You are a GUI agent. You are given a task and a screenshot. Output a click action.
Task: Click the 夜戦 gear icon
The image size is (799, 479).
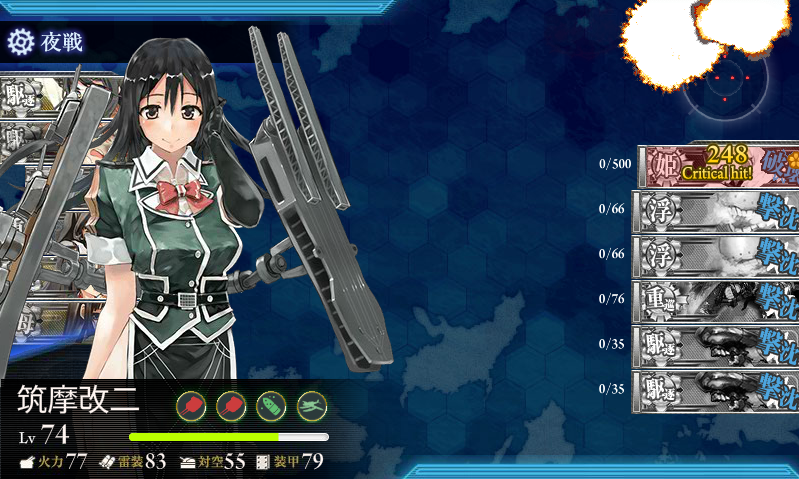point(20,42)
